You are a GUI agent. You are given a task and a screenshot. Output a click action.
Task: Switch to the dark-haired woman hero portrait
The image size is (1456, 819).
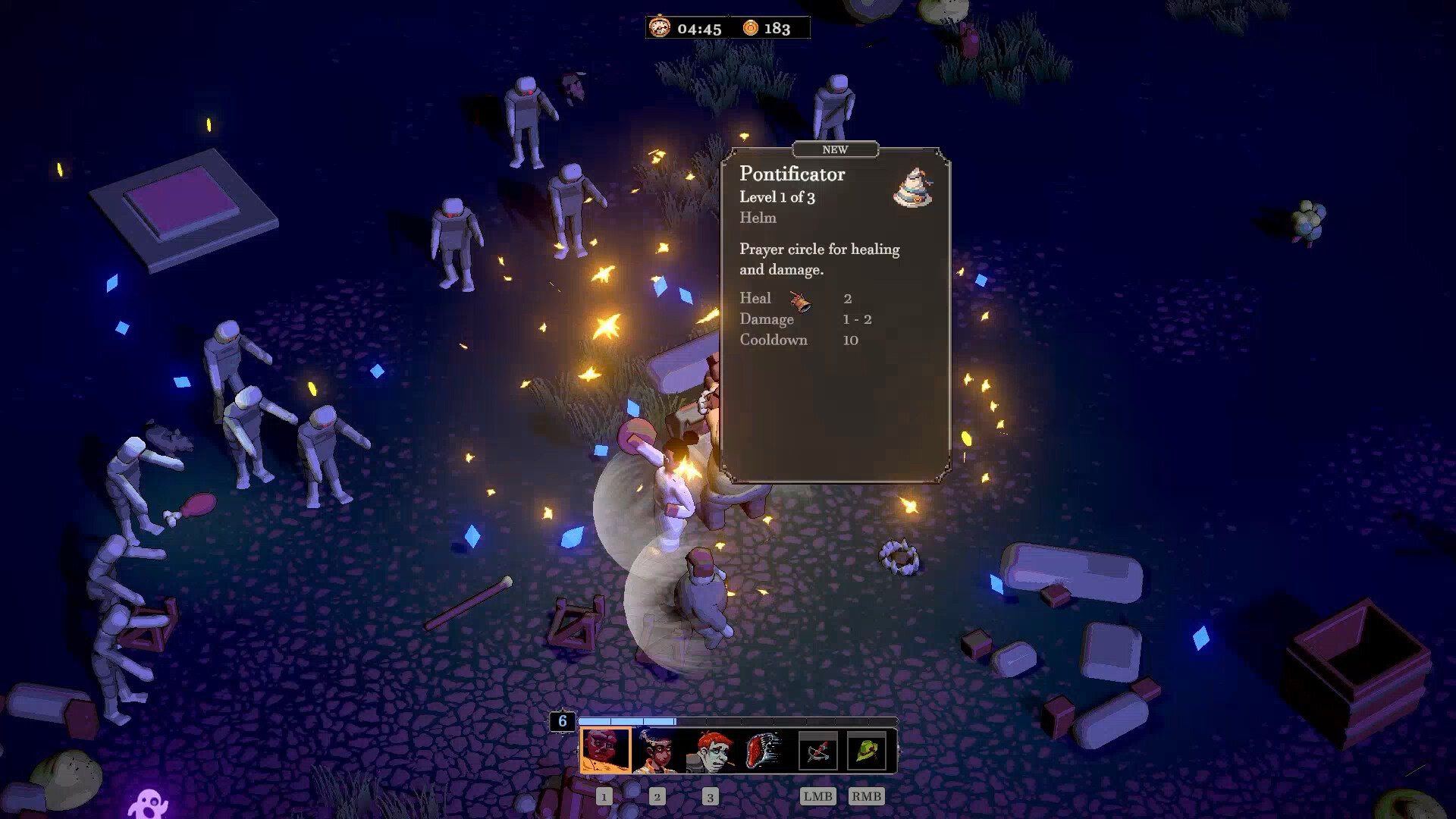pos(657,751)
